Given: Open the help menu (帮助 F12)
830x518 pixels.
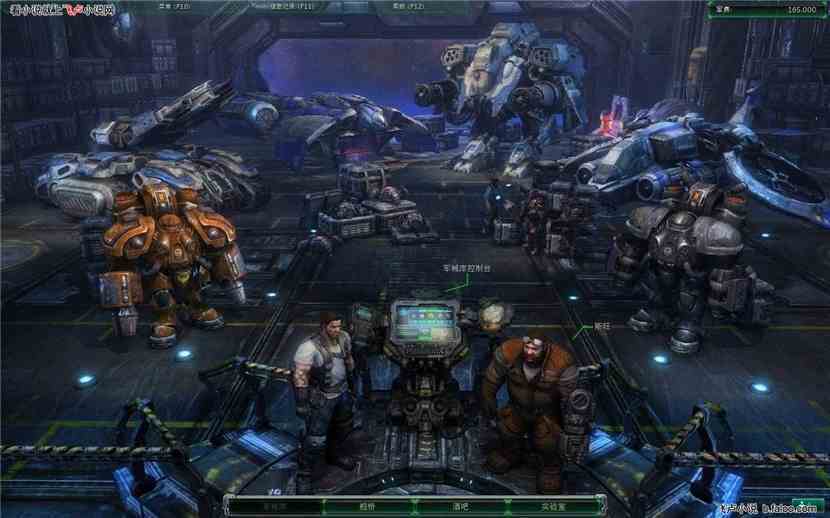Looking at the screenshot, I should pos(399,6).
